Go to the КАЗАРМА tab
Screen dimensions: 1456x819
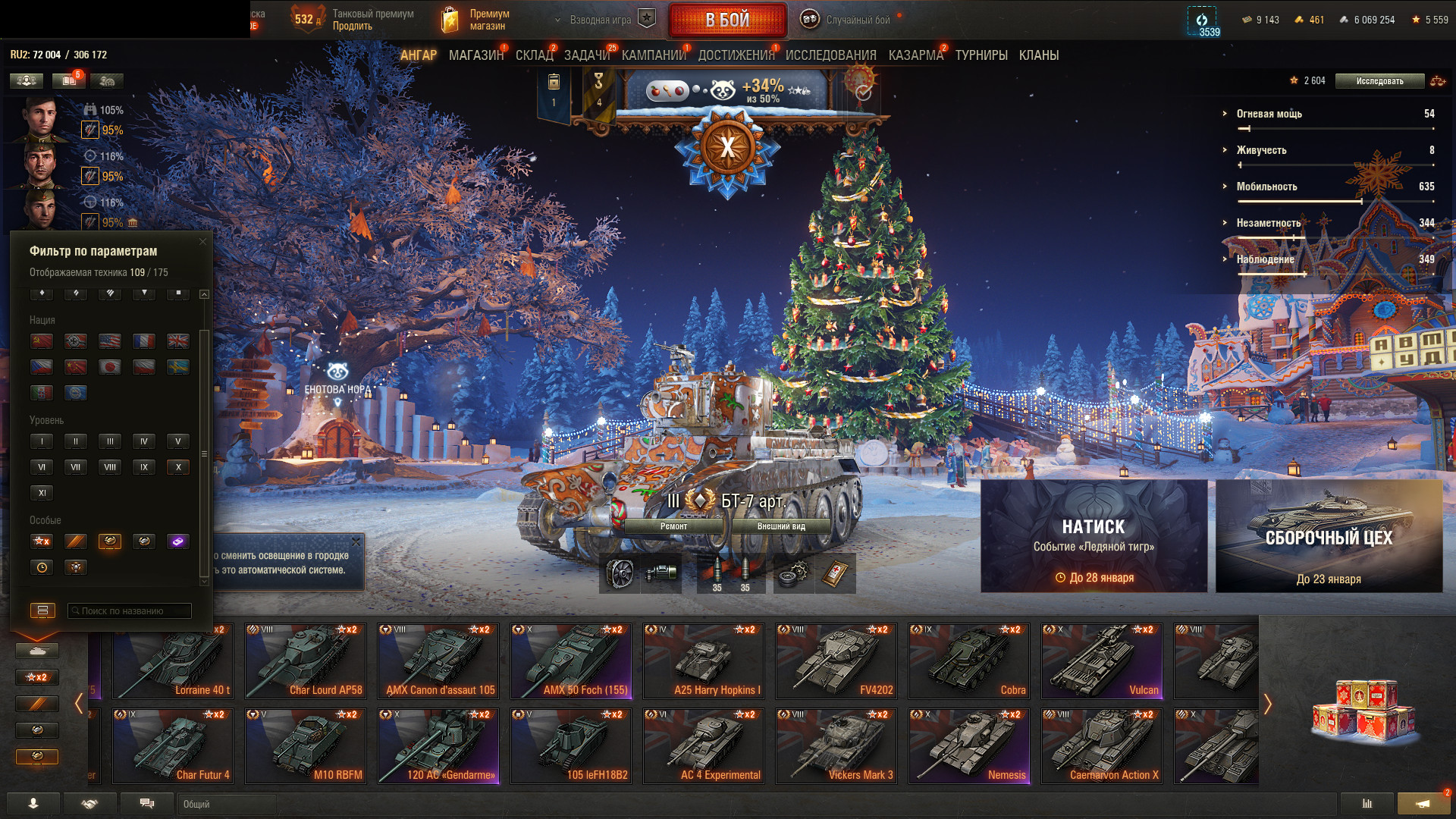pyautogui.click(x=915, y=55)
